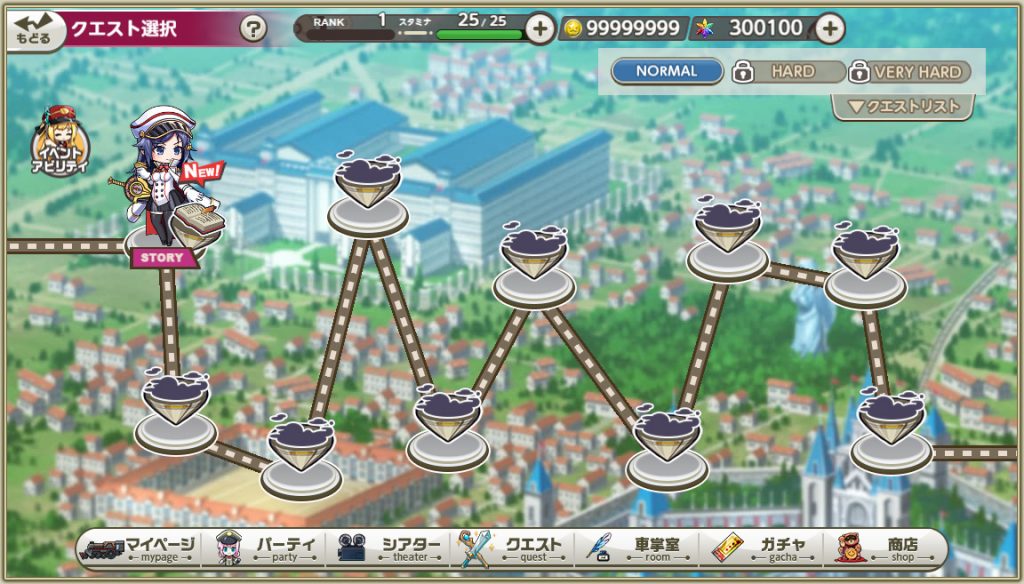The image size is (1024, 584).
Task: Select the locked VERY HARD difficulty tab
Action: (x=910, y=72)
